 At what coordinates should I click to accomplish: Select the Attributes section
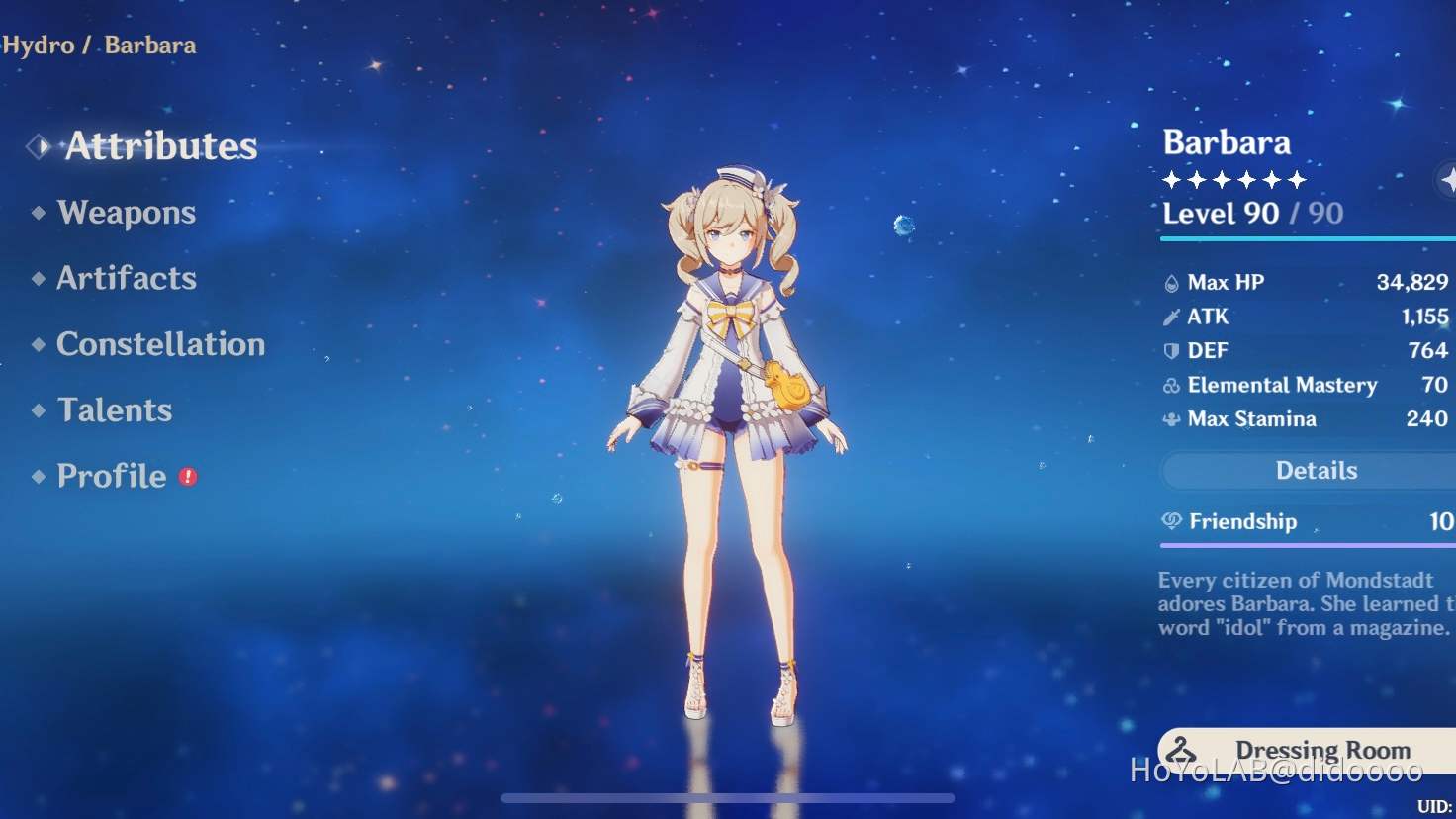(x=159, y=146)
